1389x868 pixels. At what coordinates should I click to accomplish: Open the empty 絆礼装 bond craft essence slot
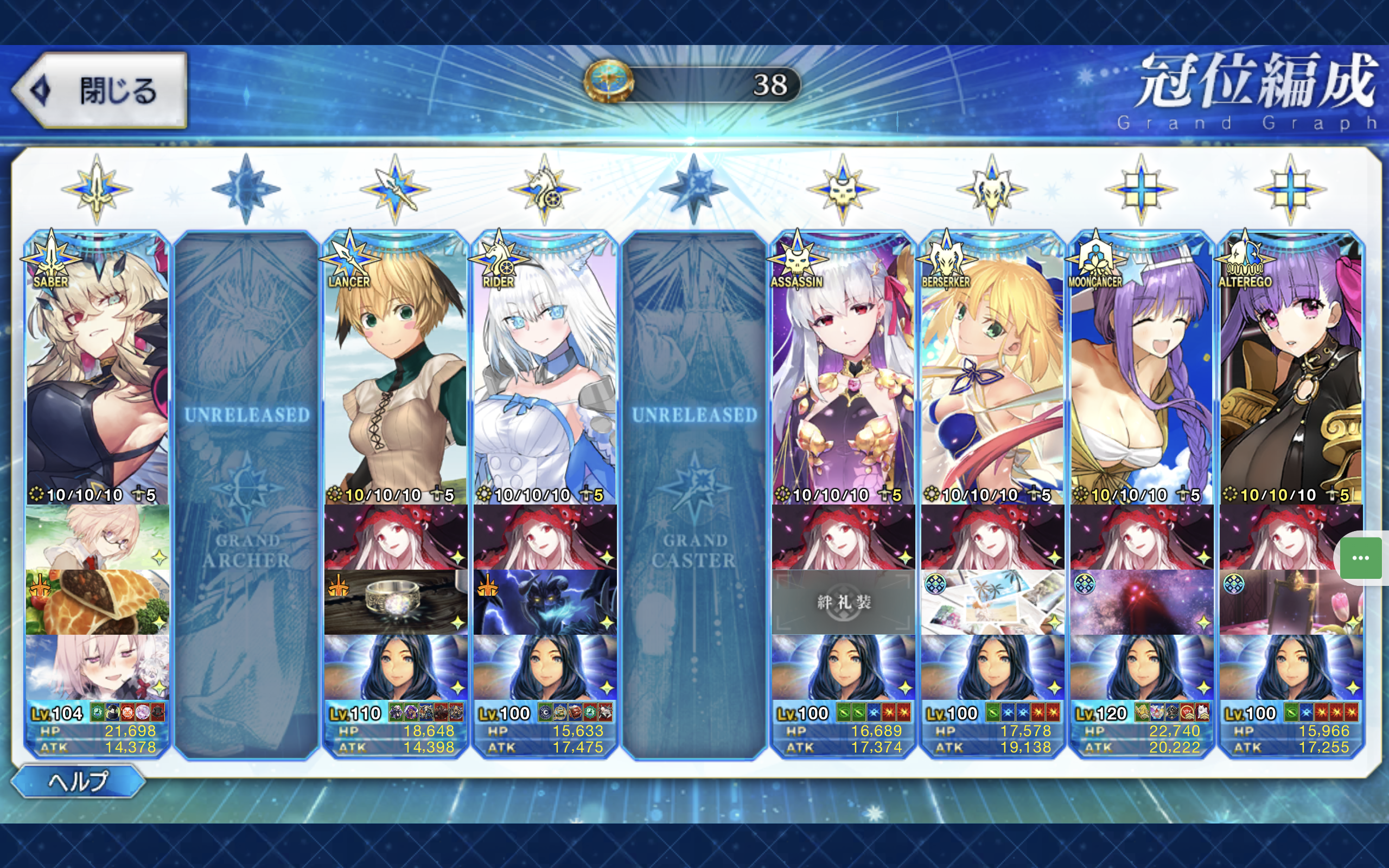click(843, 602)
